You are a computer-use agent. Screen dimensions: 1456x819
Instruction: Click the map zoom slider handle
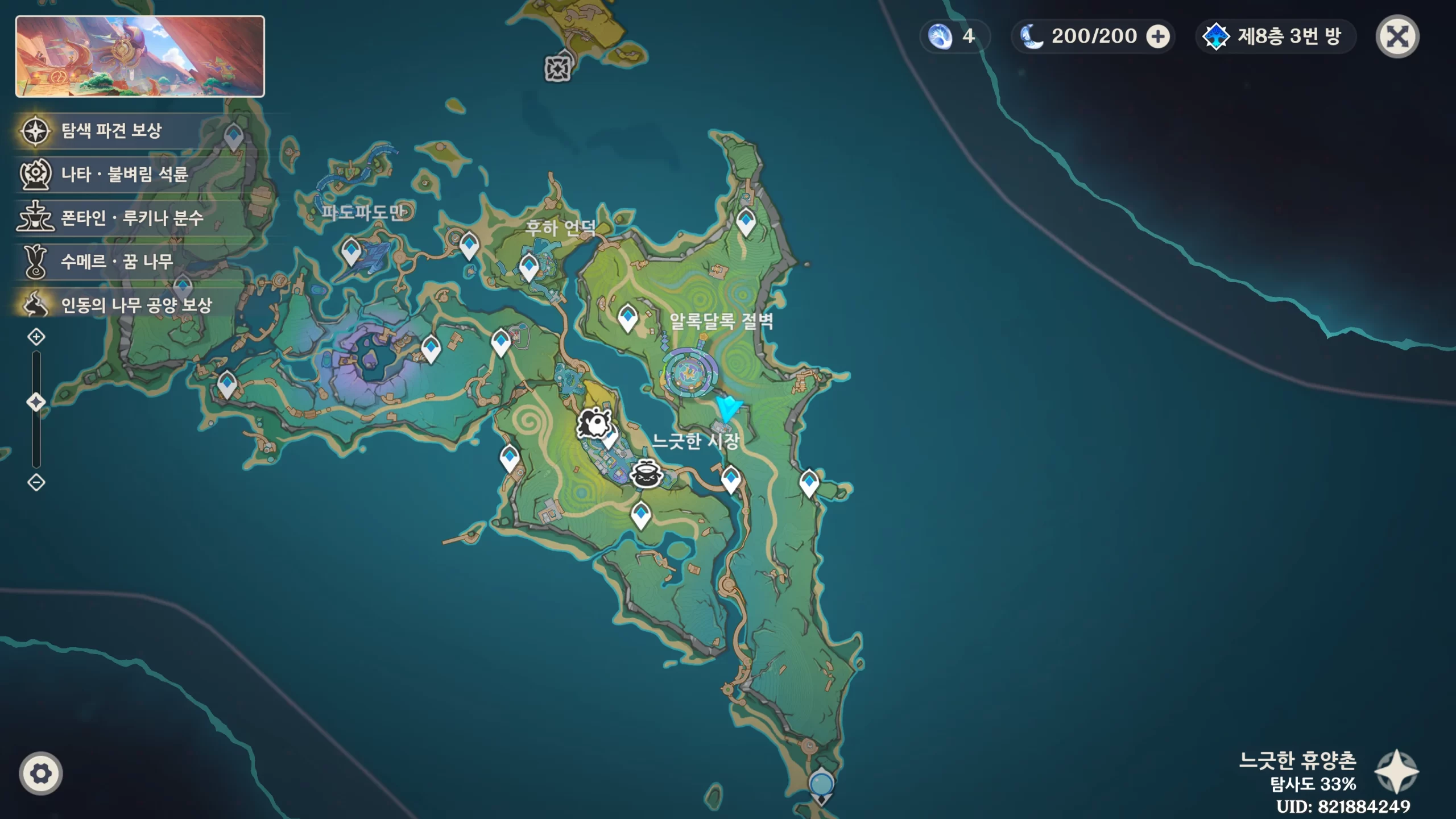tap(36, 402)
